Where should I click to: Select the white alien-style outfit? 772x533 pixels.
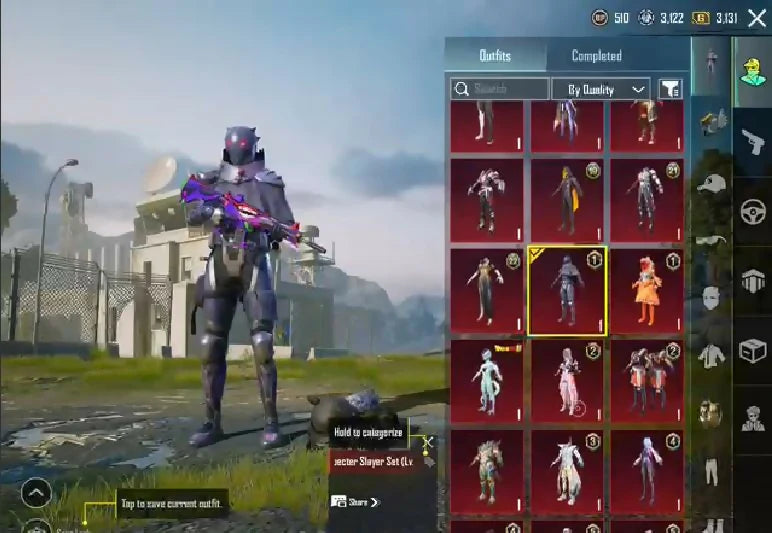pos(487,380)
